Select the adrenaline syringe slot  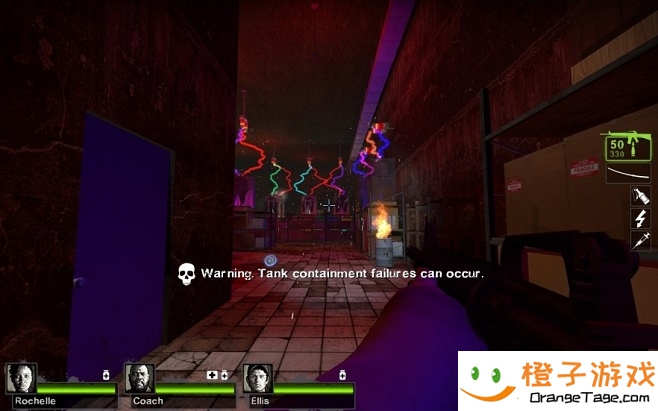(640, 240)
